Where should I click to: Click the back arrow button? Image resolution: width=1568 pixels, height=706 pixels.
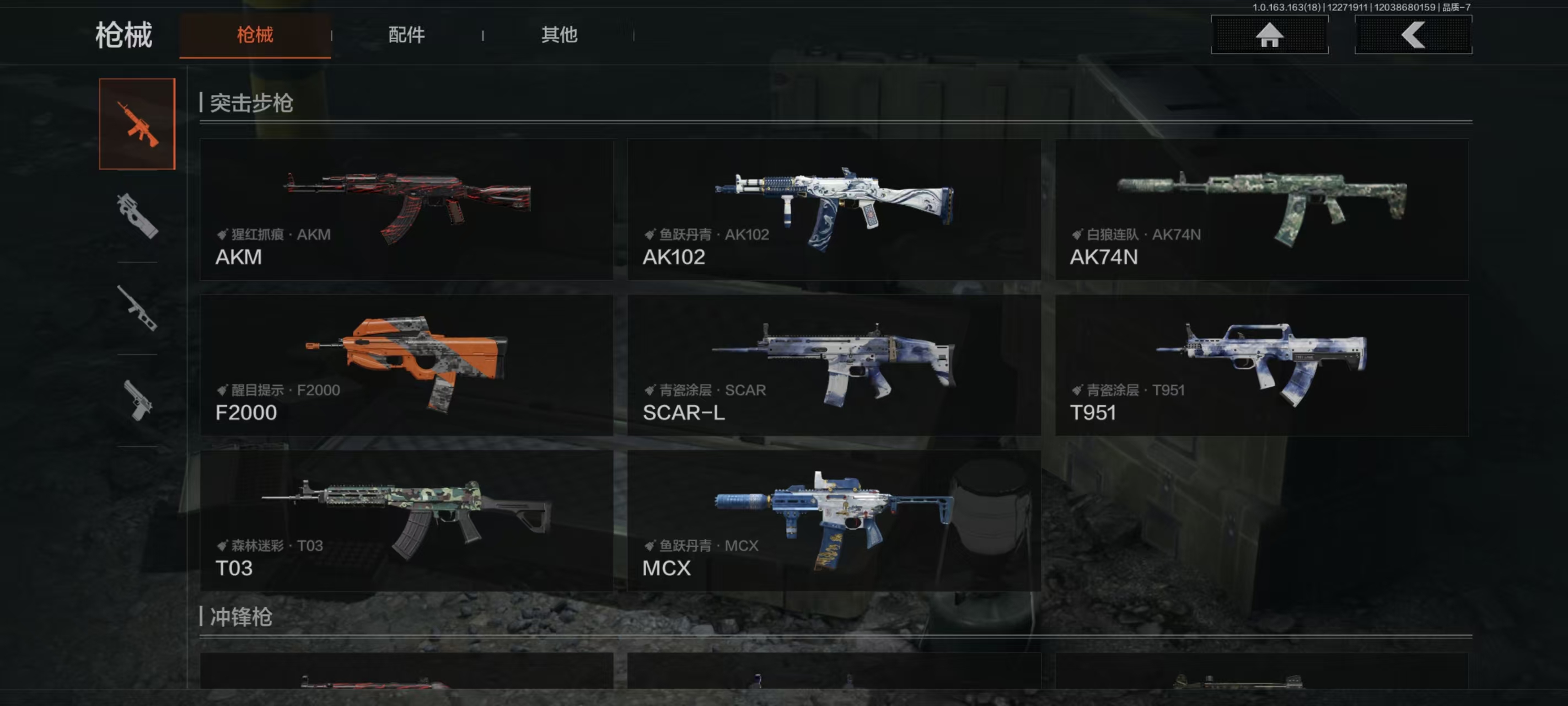pyautogui.click(x=1413, y=35)
